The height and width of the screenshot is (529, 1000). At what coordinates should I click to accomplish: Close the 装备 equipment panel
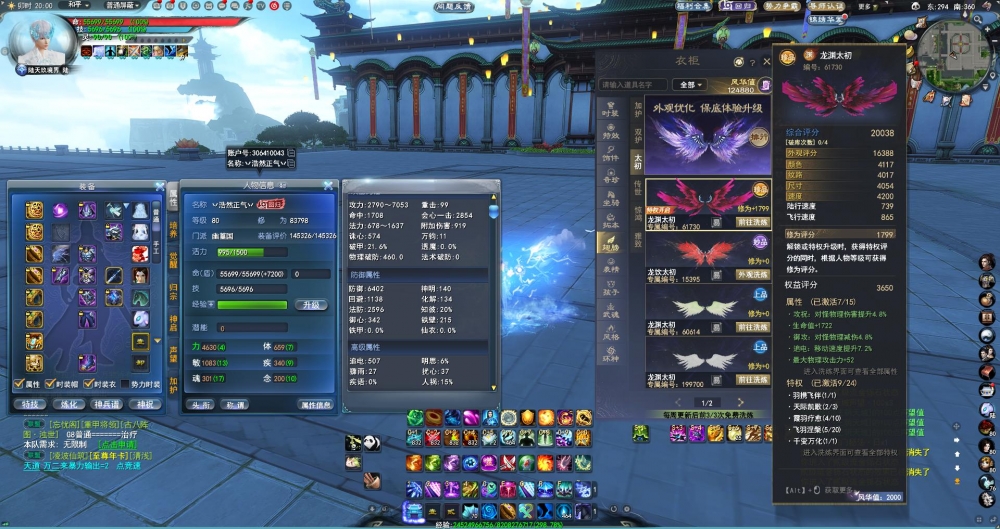(160, 186)
